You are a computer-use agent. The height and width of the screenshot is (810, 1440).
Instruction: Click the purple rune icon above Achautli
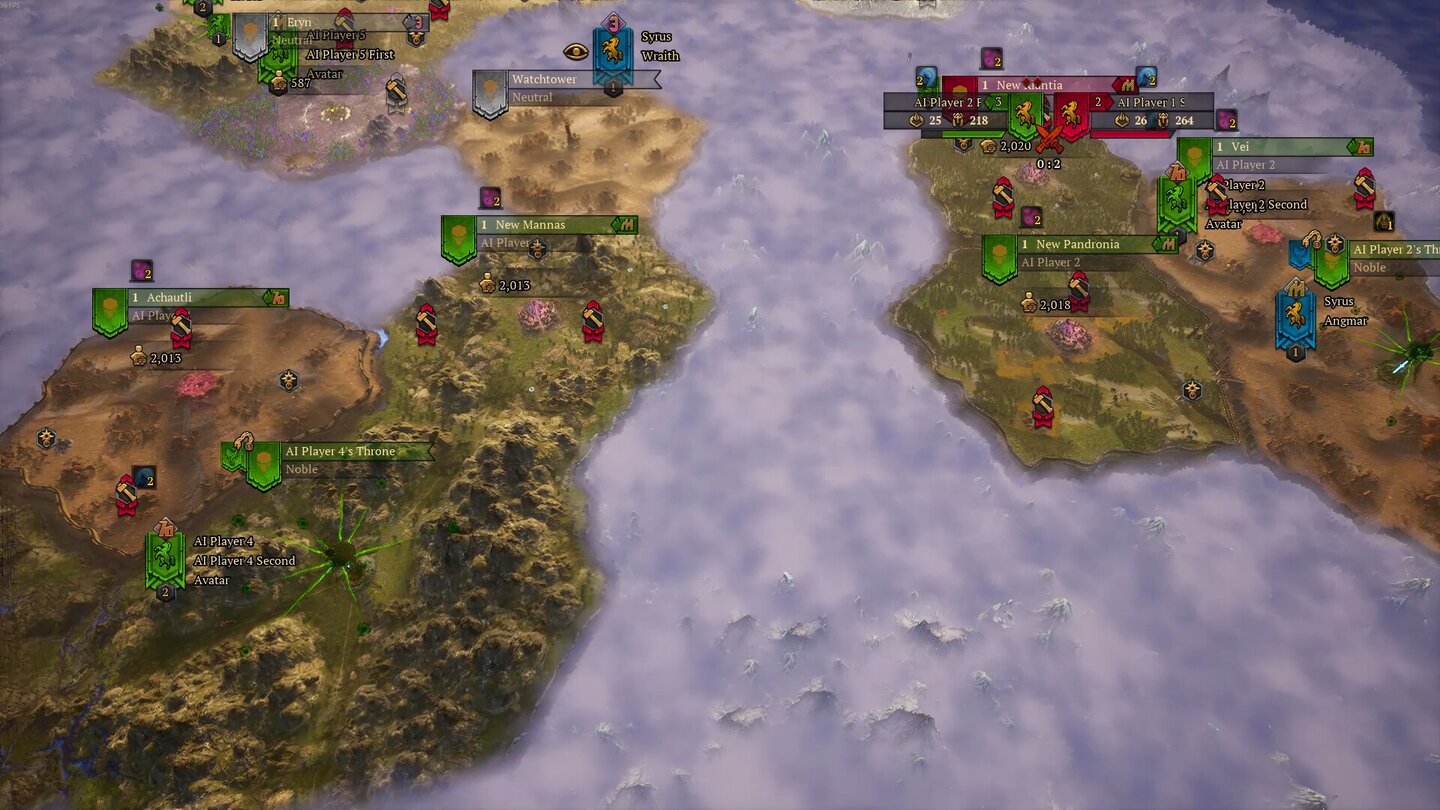[140, 270]
